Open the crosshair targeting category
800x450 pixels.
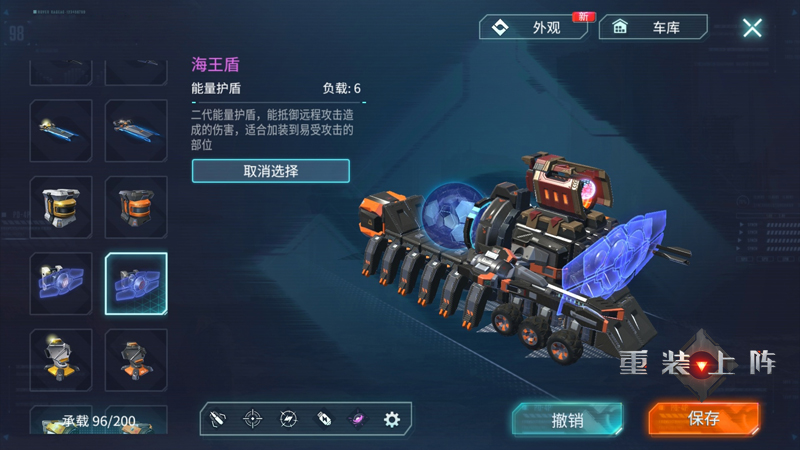253,419
